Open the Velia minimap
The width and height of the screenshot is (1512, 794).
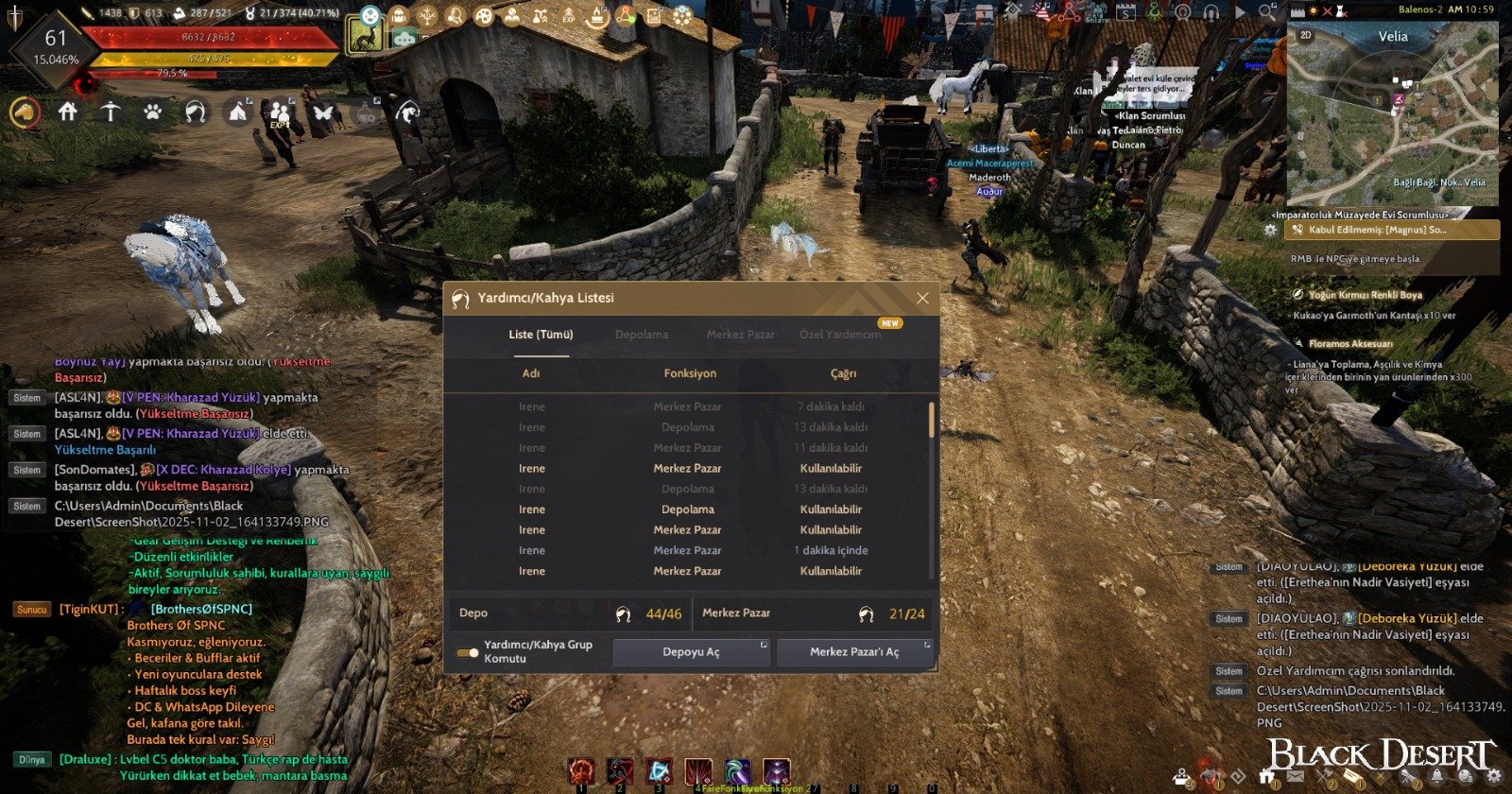pos(1392,113)
